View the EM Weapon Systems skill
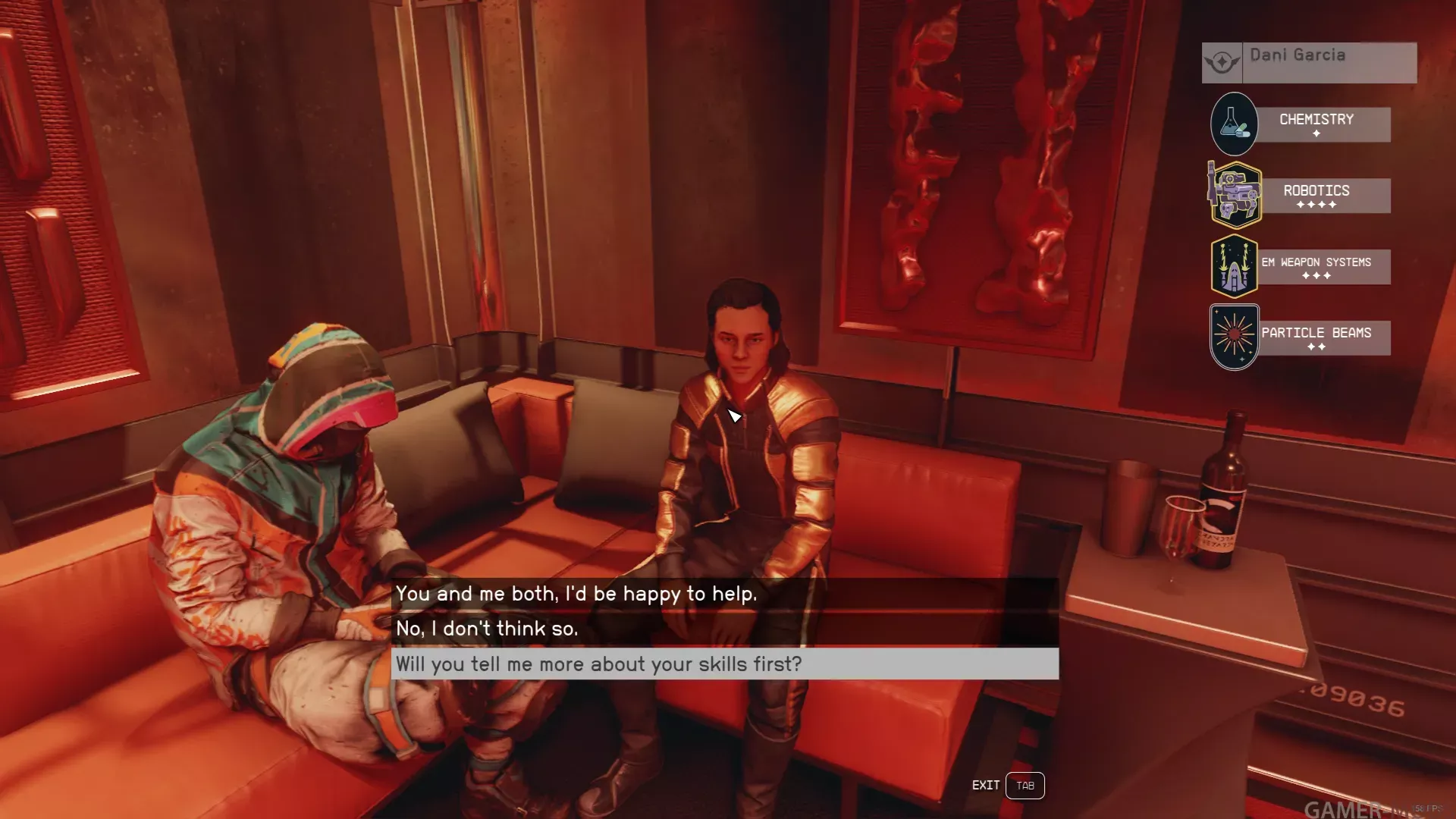Image resolution: width=1456 pixels, height=819 pixels. (1316, 267)
